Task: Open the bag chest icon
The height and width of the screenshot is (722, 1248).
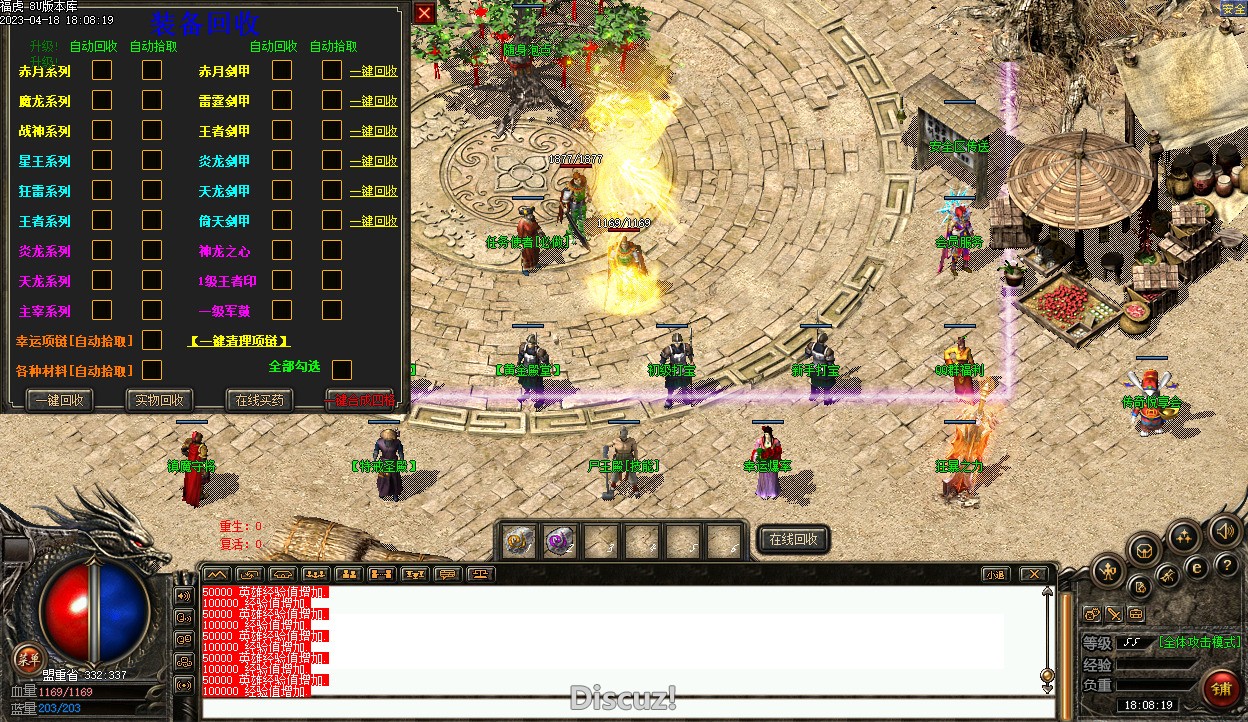Action: [1144, 549]
